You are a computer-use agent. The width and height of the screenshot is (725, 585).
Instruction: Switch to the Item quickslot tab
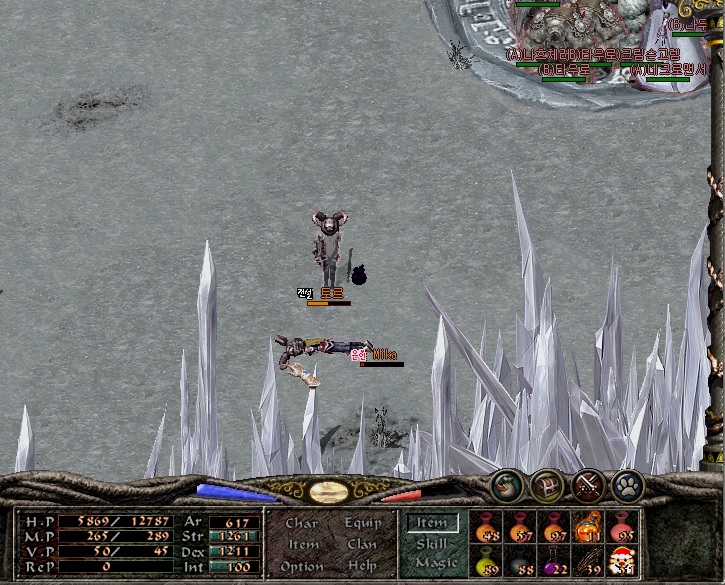[432, 522]
